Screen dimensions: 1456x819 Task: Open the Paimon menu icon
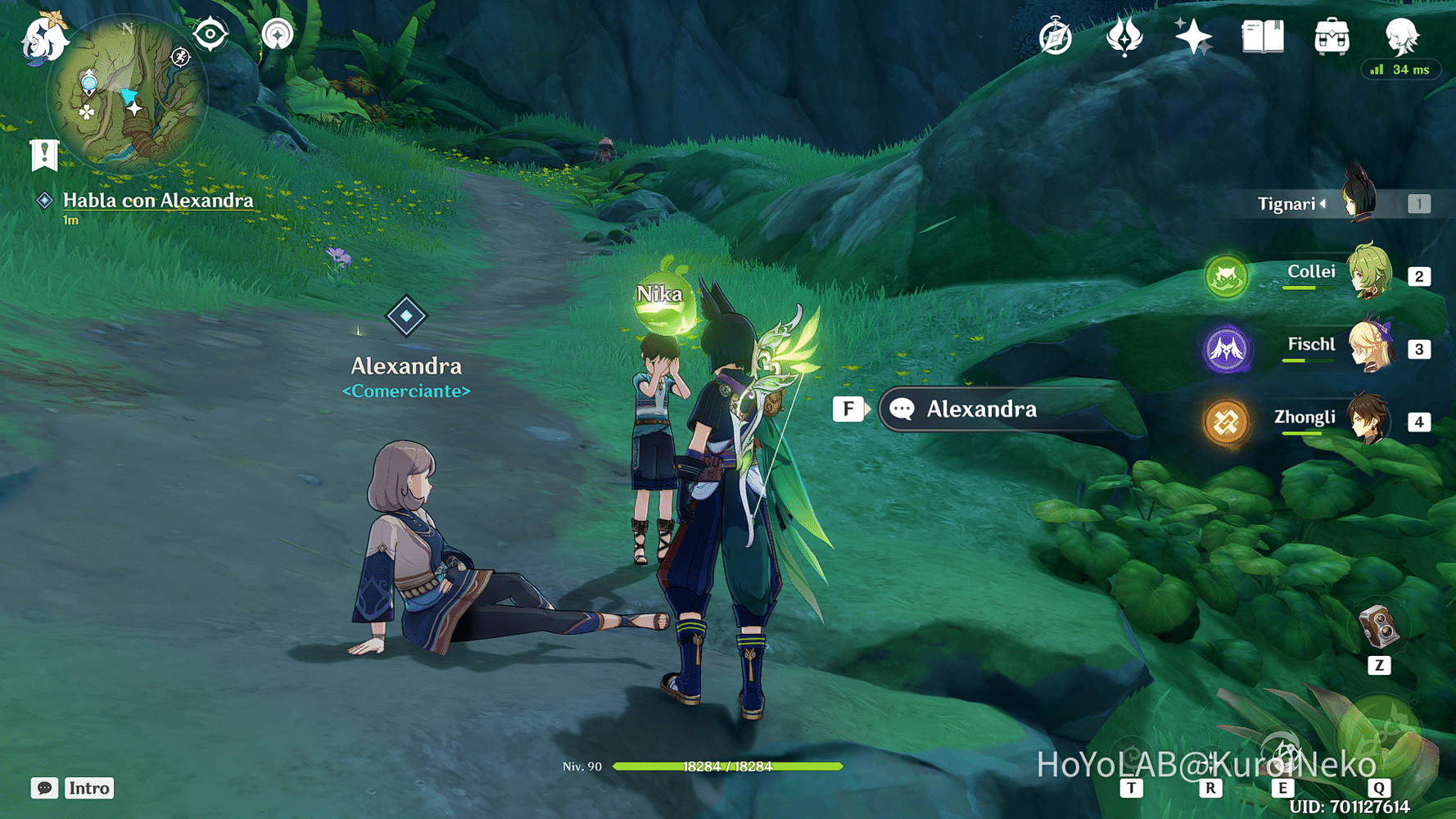coord(43,38)
